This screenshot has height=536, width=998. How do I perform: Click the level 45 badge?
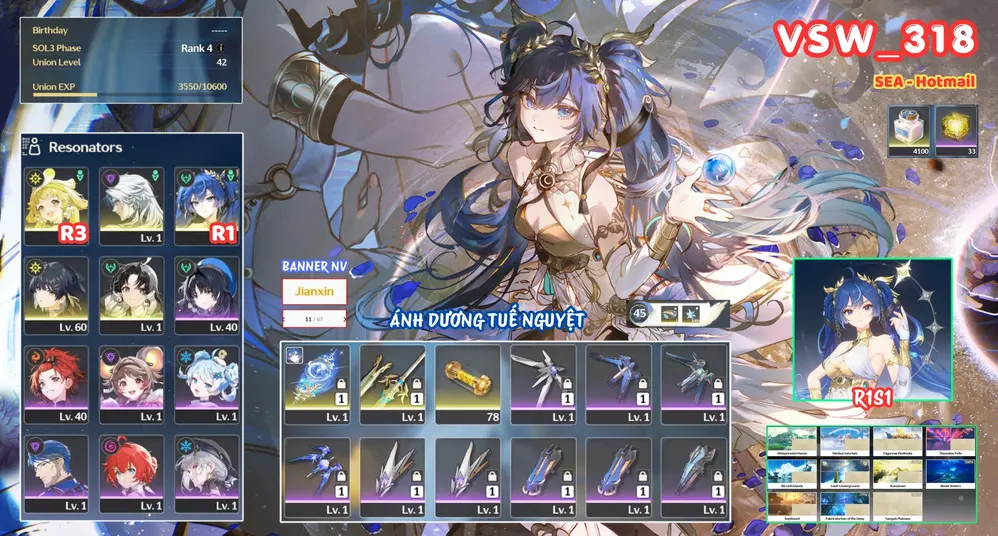640,314
